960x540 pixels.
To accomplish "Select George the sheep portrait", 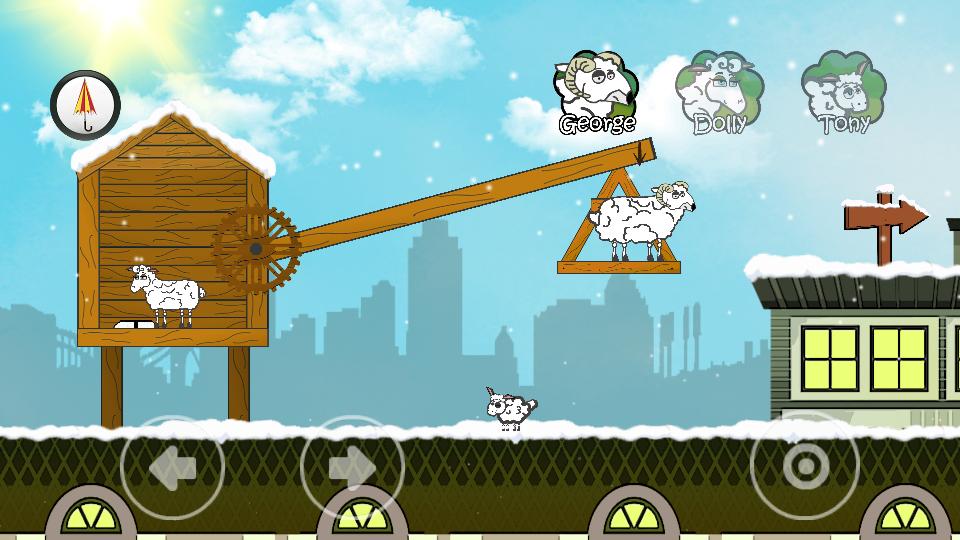I will 598,94.
